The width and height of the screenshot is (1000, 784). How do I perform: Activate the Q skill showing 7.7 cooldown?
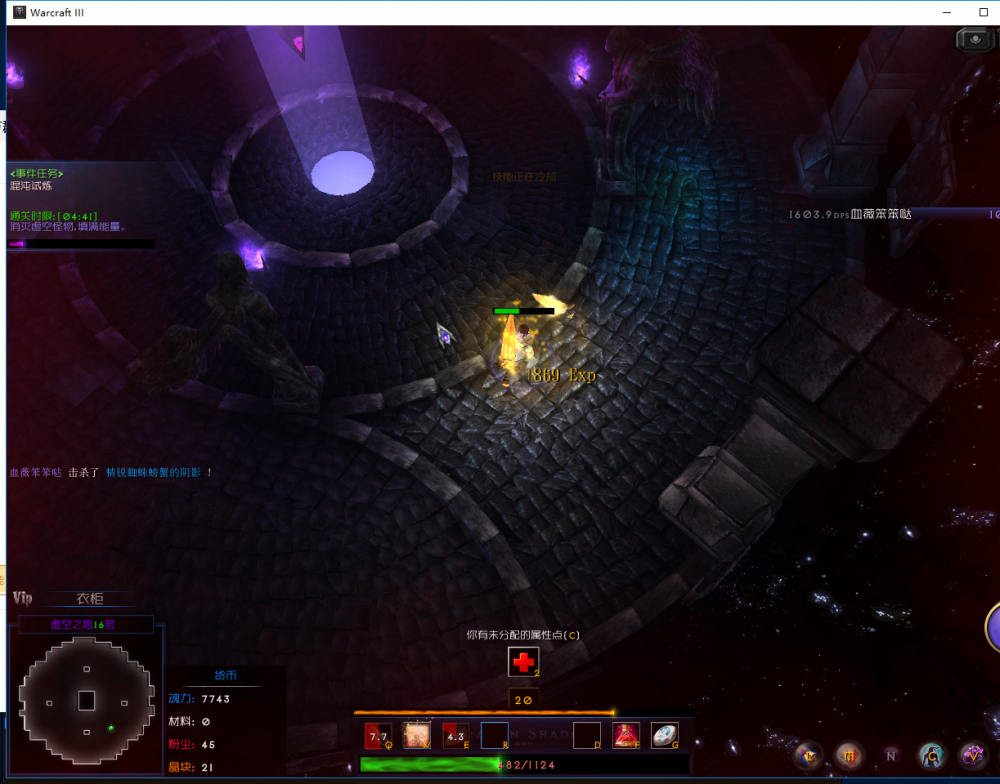(379, 736)
